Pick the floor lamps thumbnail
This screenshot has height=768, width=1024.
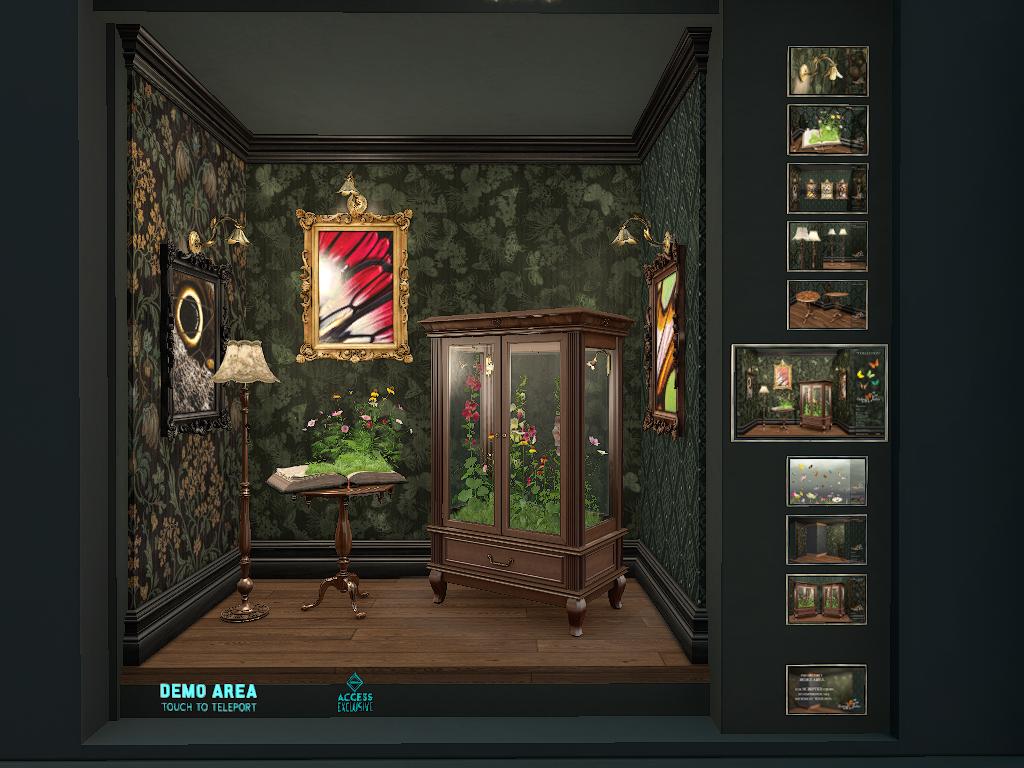click(x=827, y=246)
